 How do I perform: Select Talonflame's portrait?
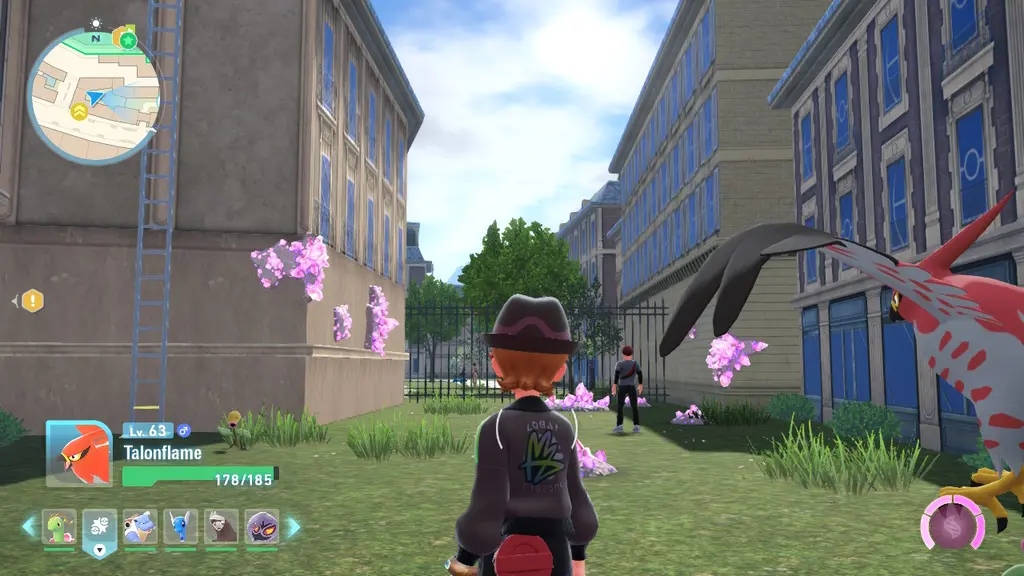(79, 453)
